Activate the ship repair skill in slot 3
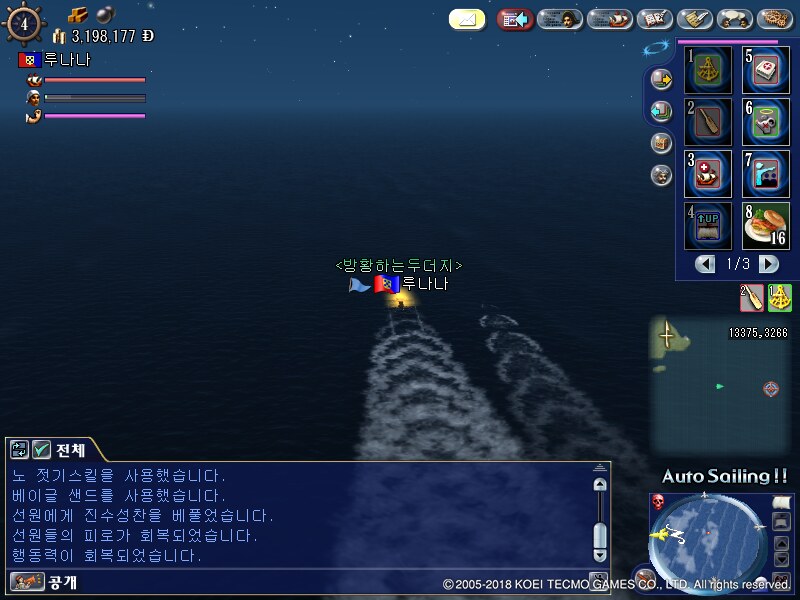The height and width of the screenshot is (600, 800). (x=708, y=173)
